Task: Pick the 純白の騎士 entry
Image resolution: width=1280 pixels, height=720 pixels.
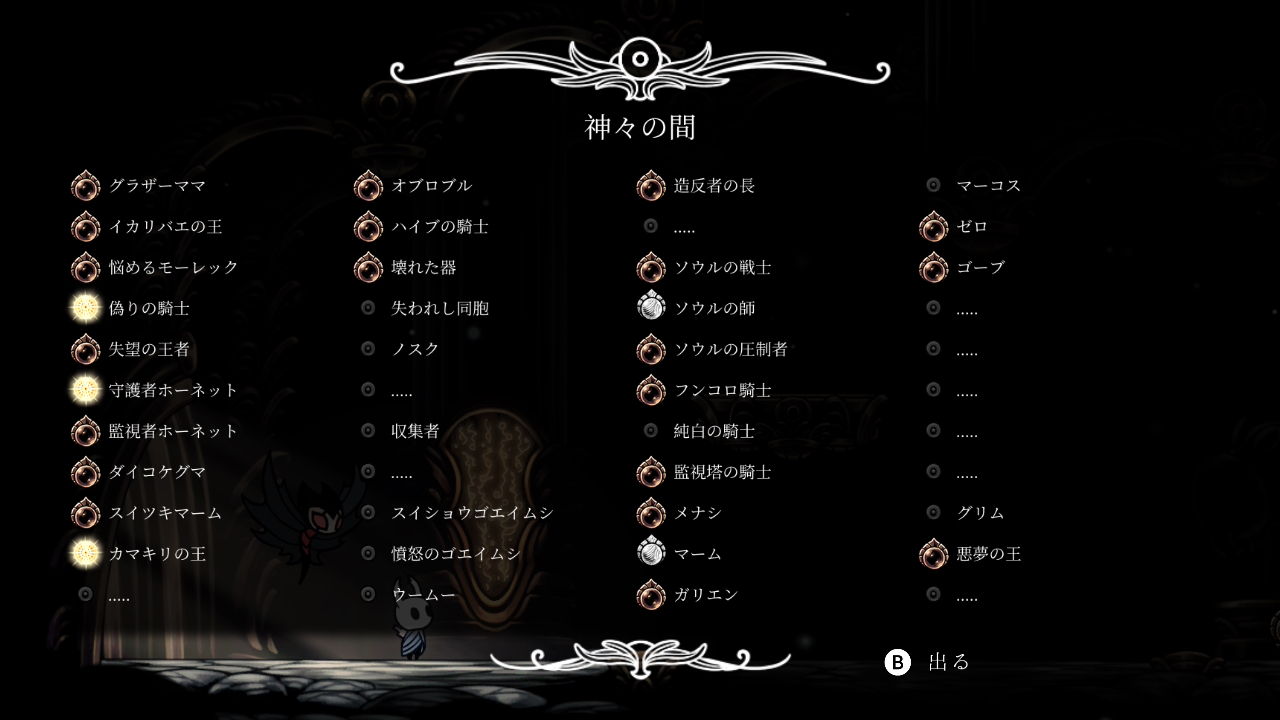Action: pos(714,431)
